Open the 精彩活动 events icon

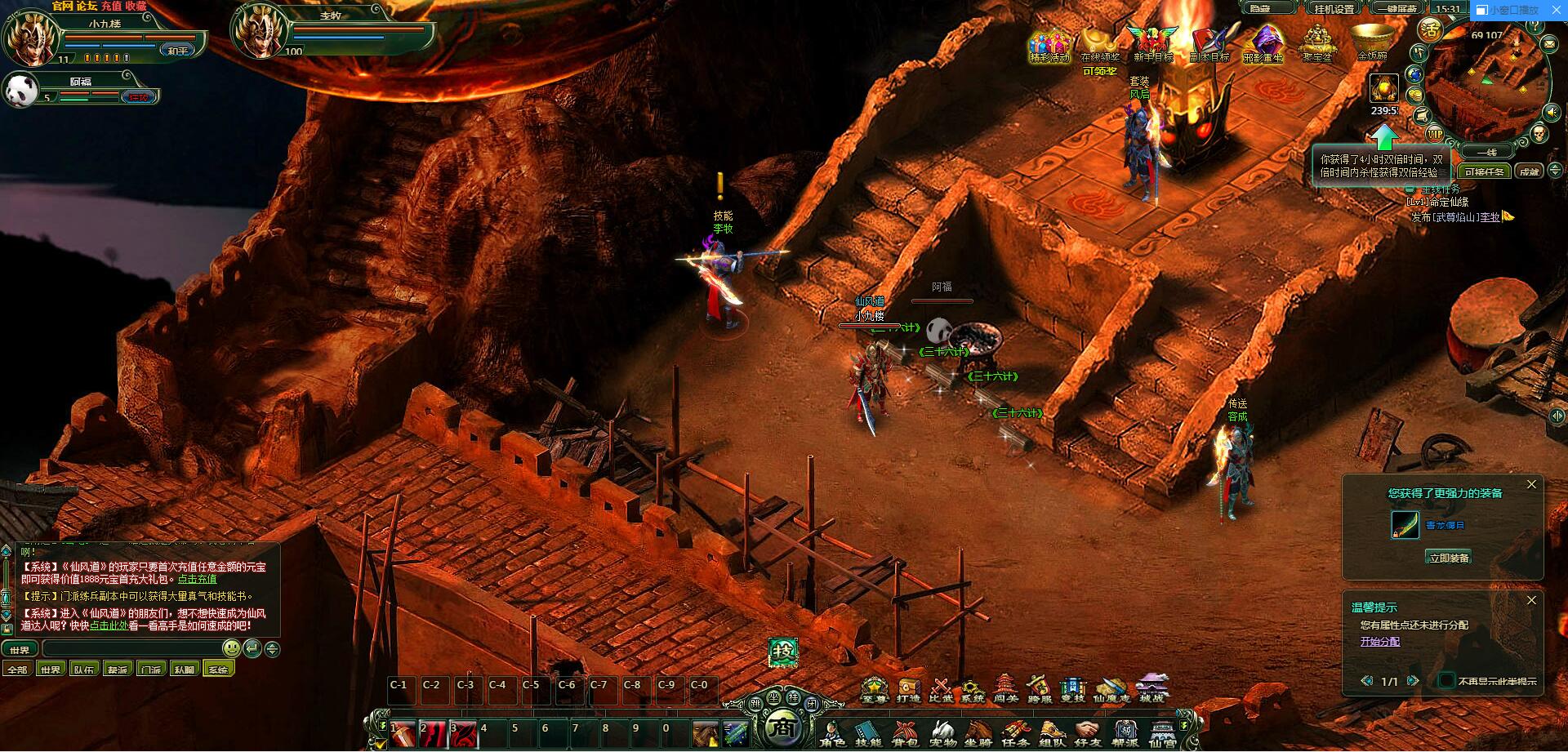pos(1049,45)
